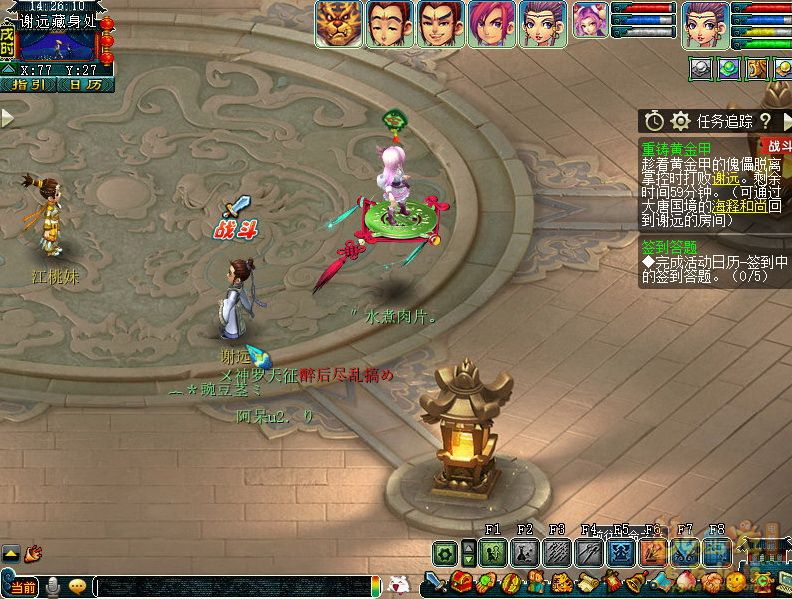Select the 签到答题 quest entry
This screenshot has height=599, width=792.
click(670, 246)
